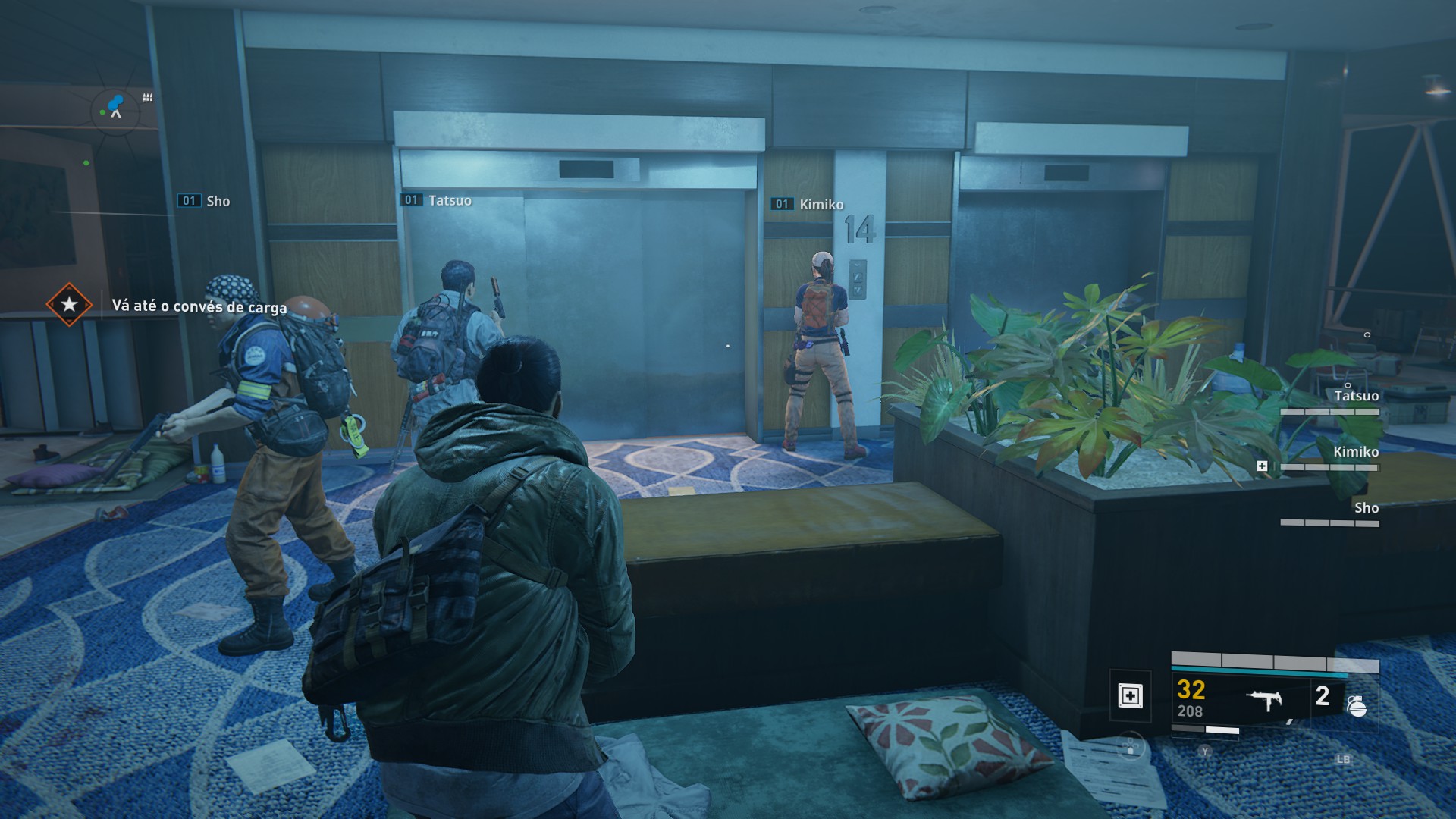This screenshot has height=819, width=1456.
Task: Click Tatsuo's floating name tag
Action: (x=449, y=200)
